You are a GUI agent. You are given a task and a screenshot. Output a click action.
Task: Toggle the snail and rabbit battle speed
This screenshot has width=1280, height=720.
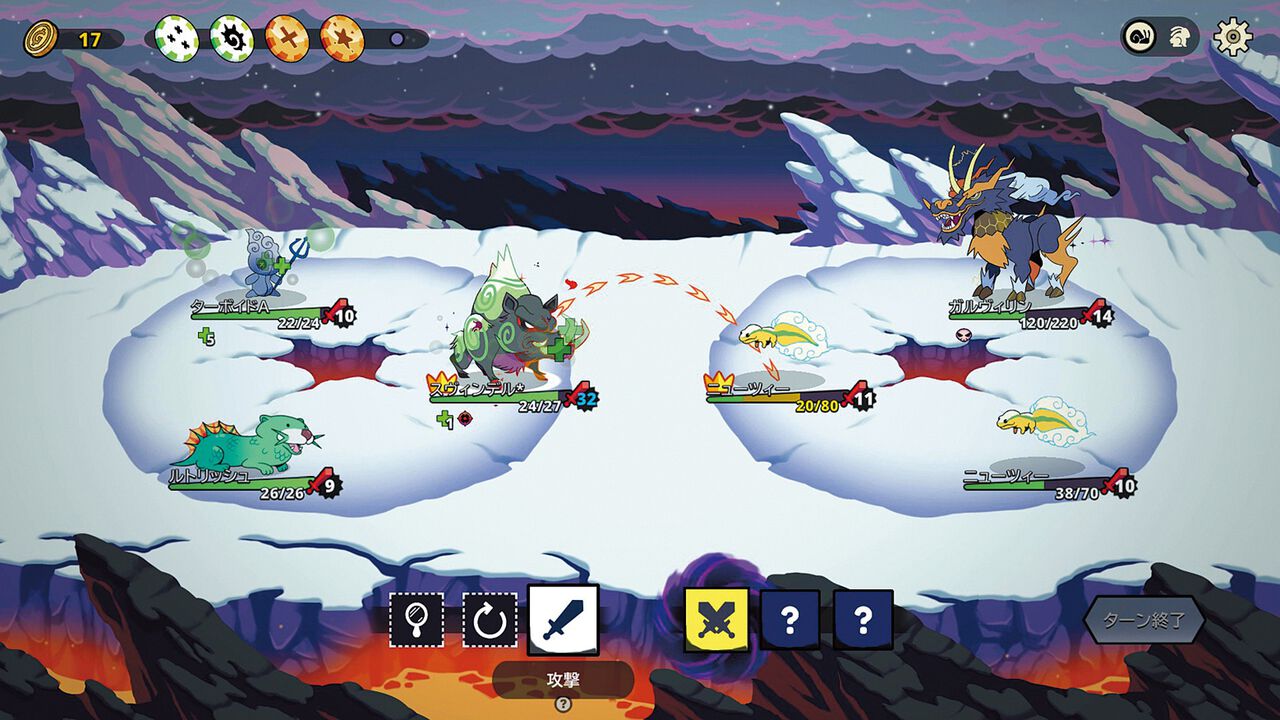point(1159,38)
